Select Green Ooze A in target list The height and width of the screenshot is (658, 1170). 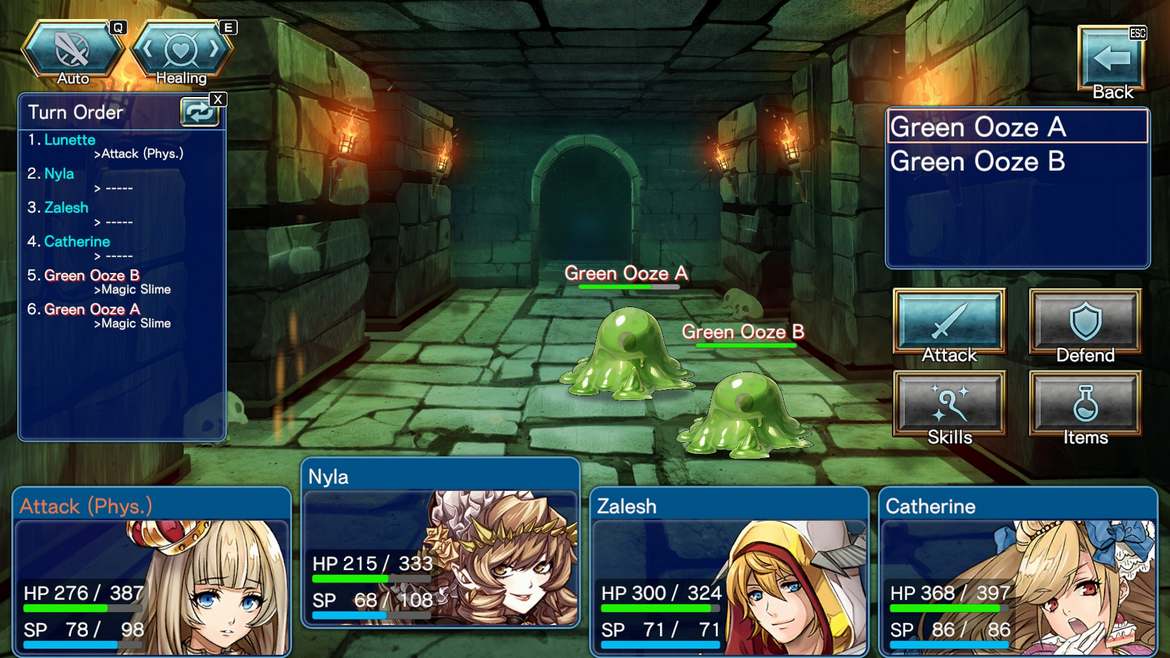(1016, 127)
